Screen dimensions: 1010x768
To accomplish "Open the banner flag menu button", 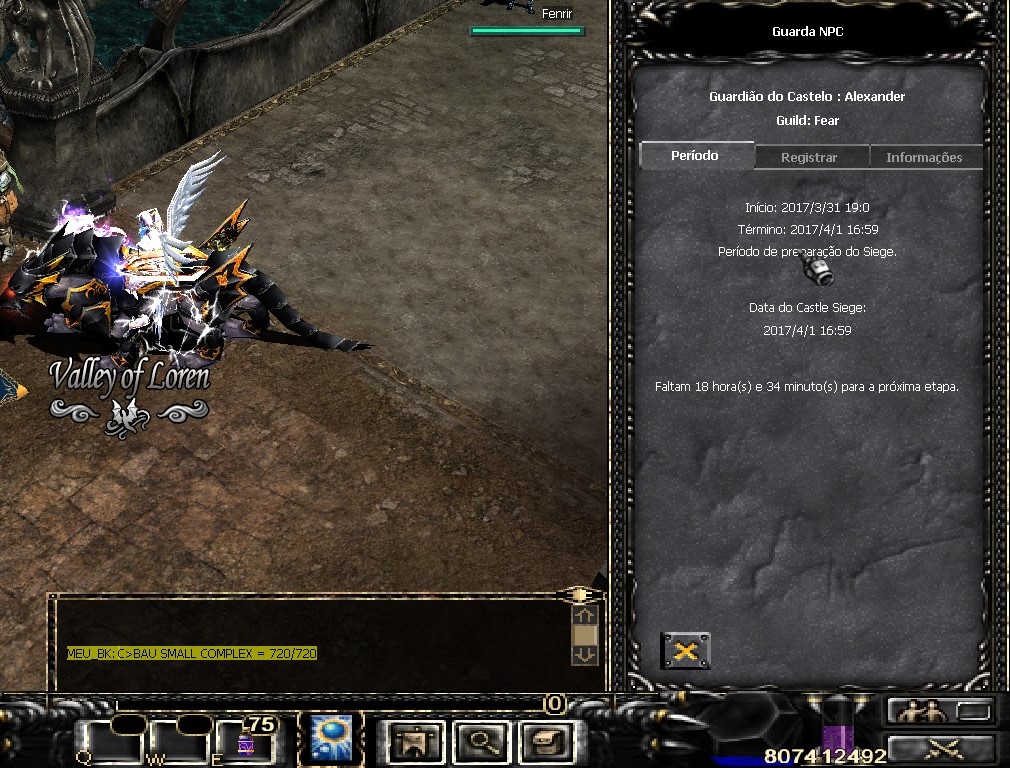I will point(417,741).
